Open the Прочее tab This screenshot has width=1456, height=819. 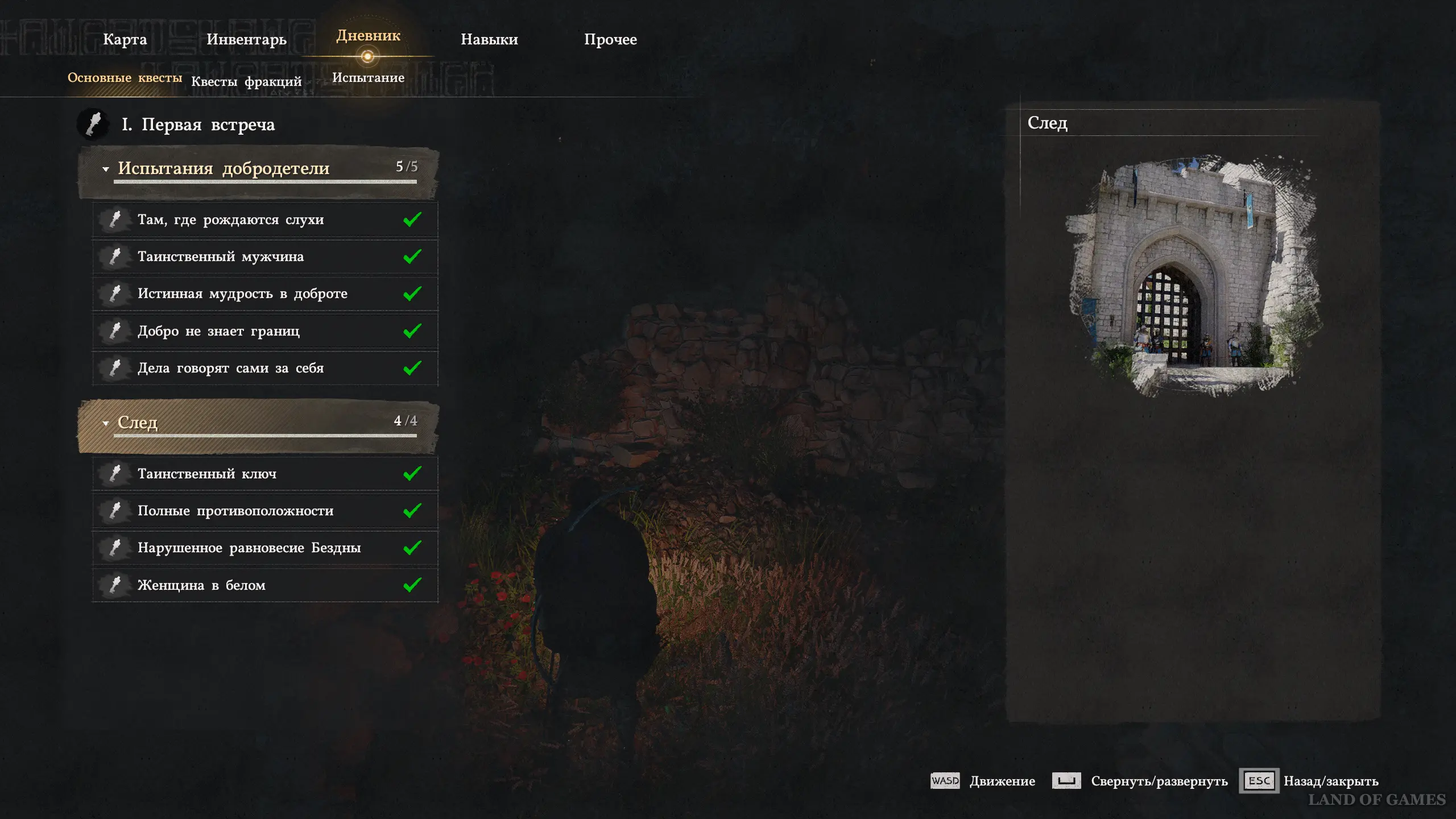coord(610,39)
